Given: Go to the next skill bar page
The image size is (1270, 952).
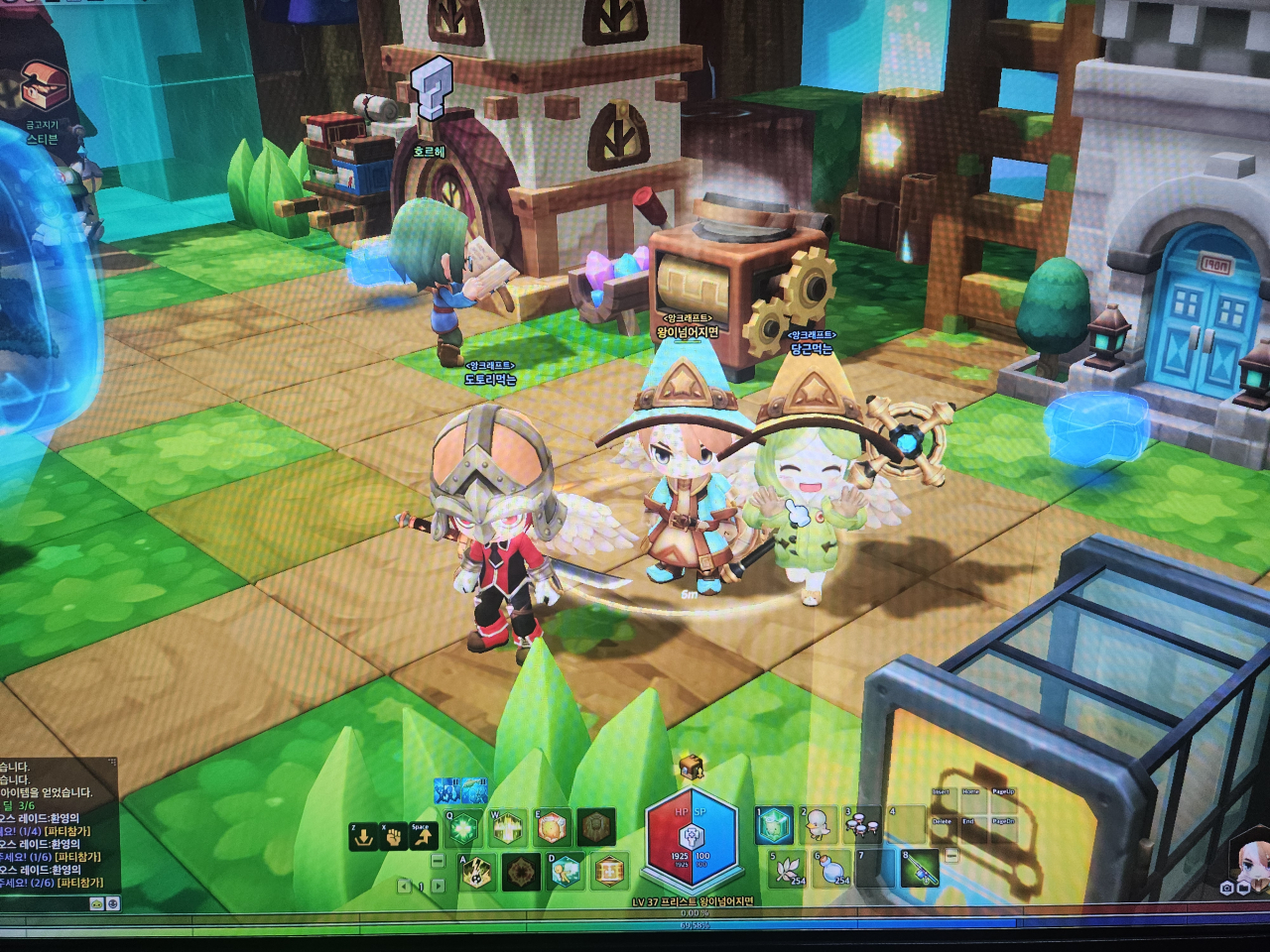Looking at the screenshot, I should click(x=438, y=886).
